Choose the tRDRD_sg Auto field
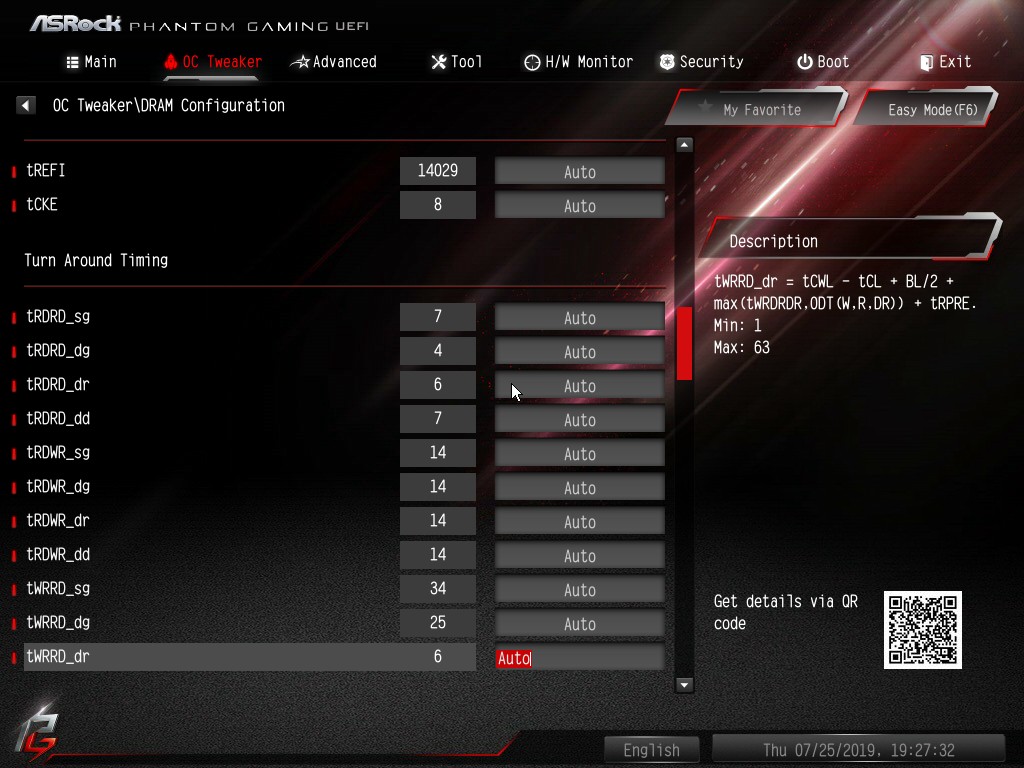Screen dimensions: 1024x768 pos(580,318)
